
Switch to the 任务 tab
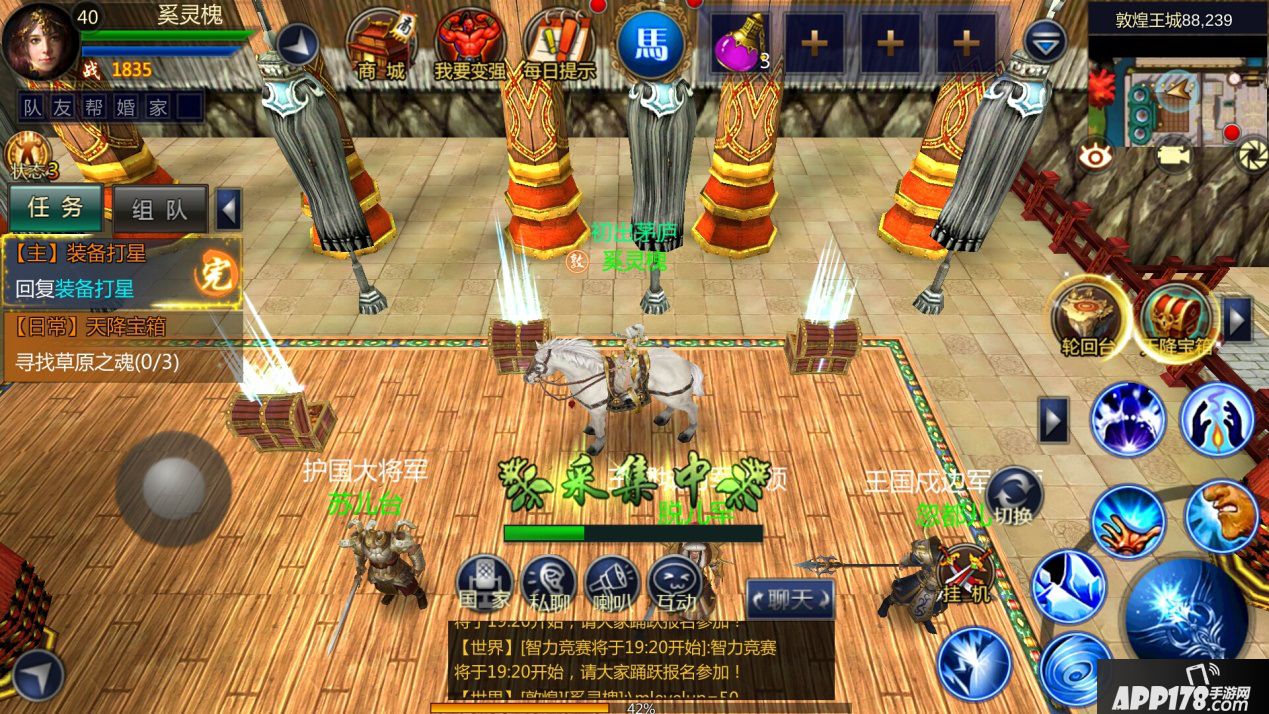coord(56,208)
